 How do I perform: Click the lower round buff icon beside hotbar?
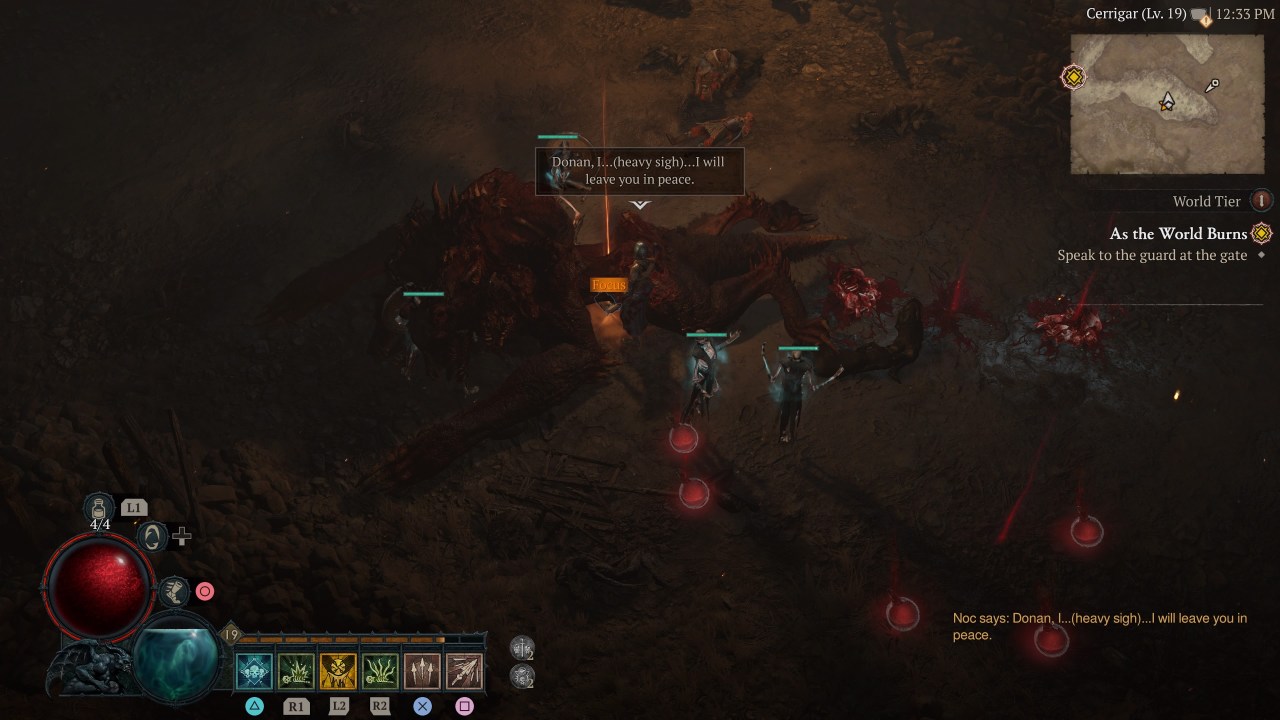click(522, 677)
